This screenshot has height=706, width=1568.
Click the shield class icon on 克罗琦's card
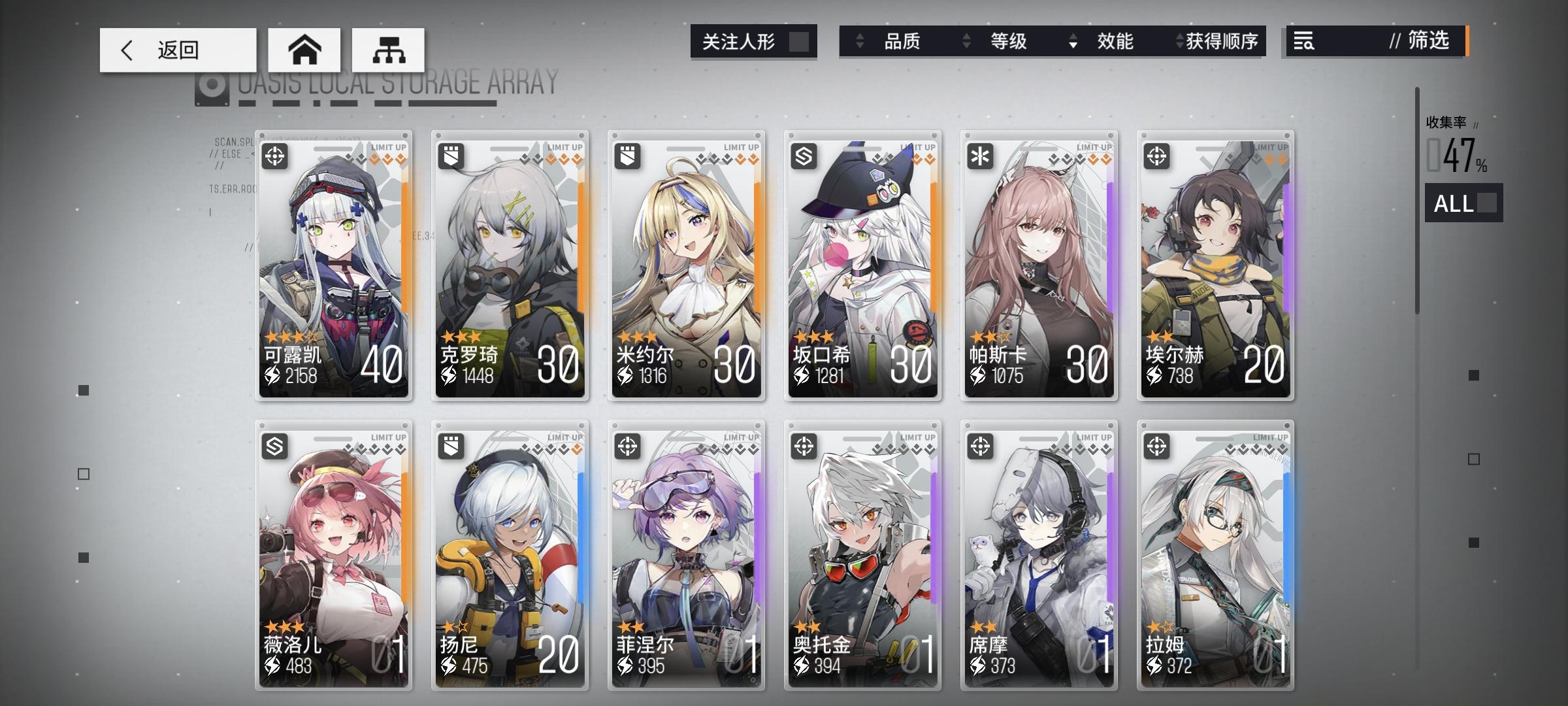(450, 156)
